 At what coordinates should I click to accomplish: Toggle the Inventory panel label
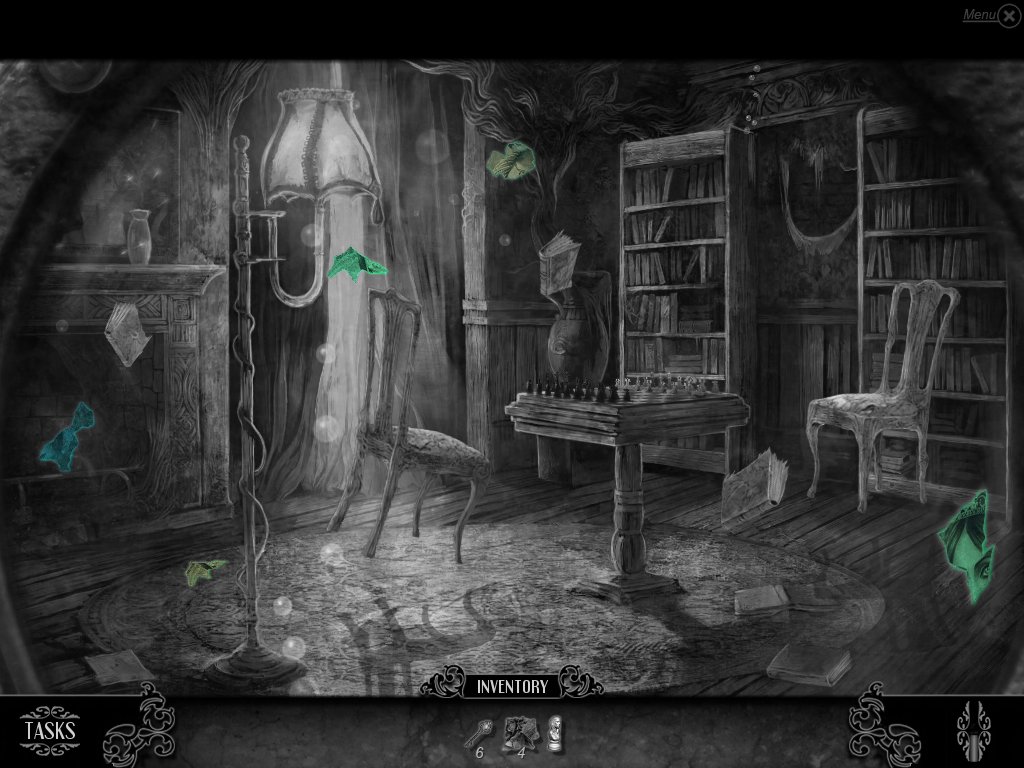coord(512,686)
